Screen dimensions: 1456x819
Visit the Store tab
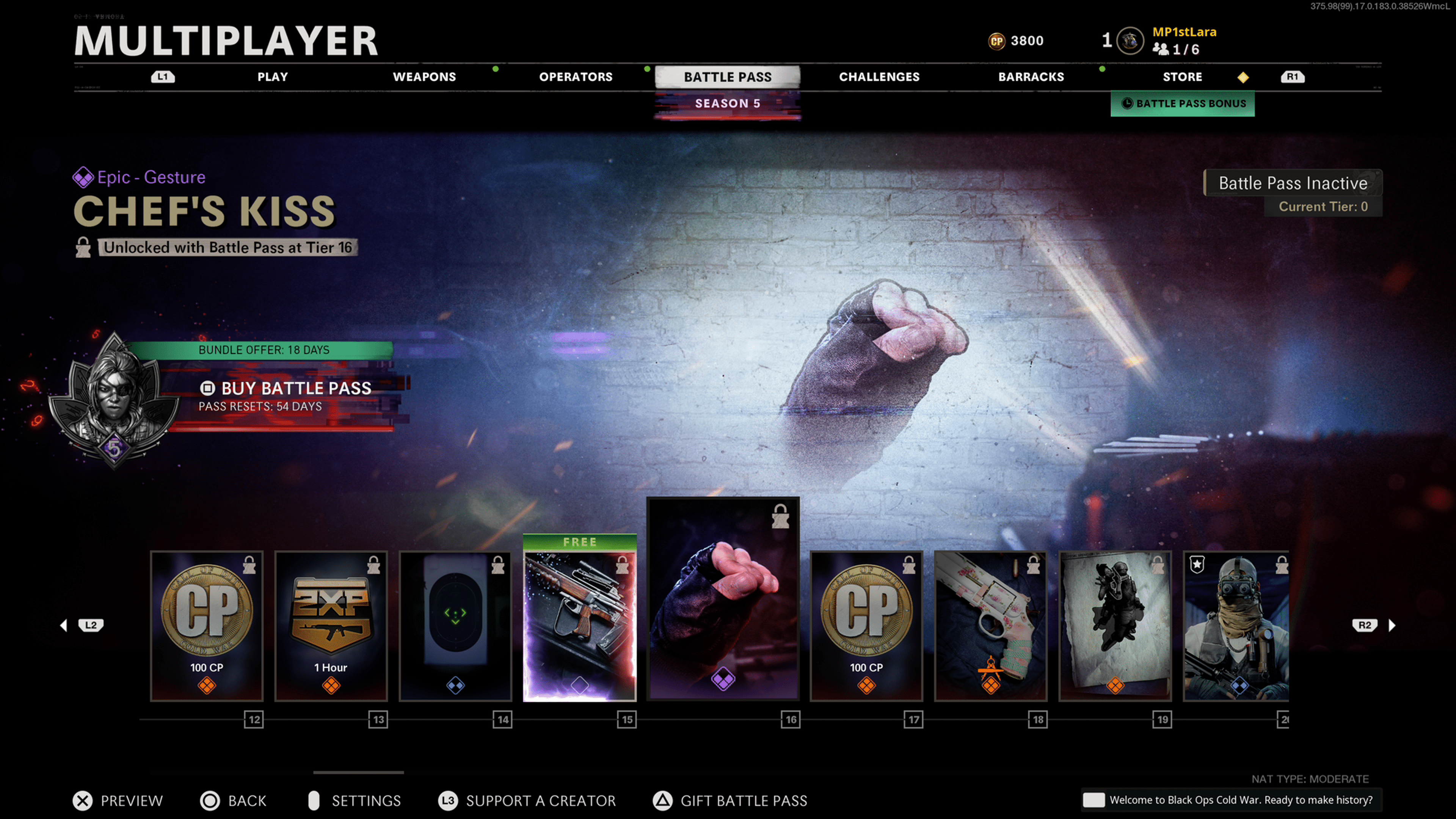point(1182,77)
